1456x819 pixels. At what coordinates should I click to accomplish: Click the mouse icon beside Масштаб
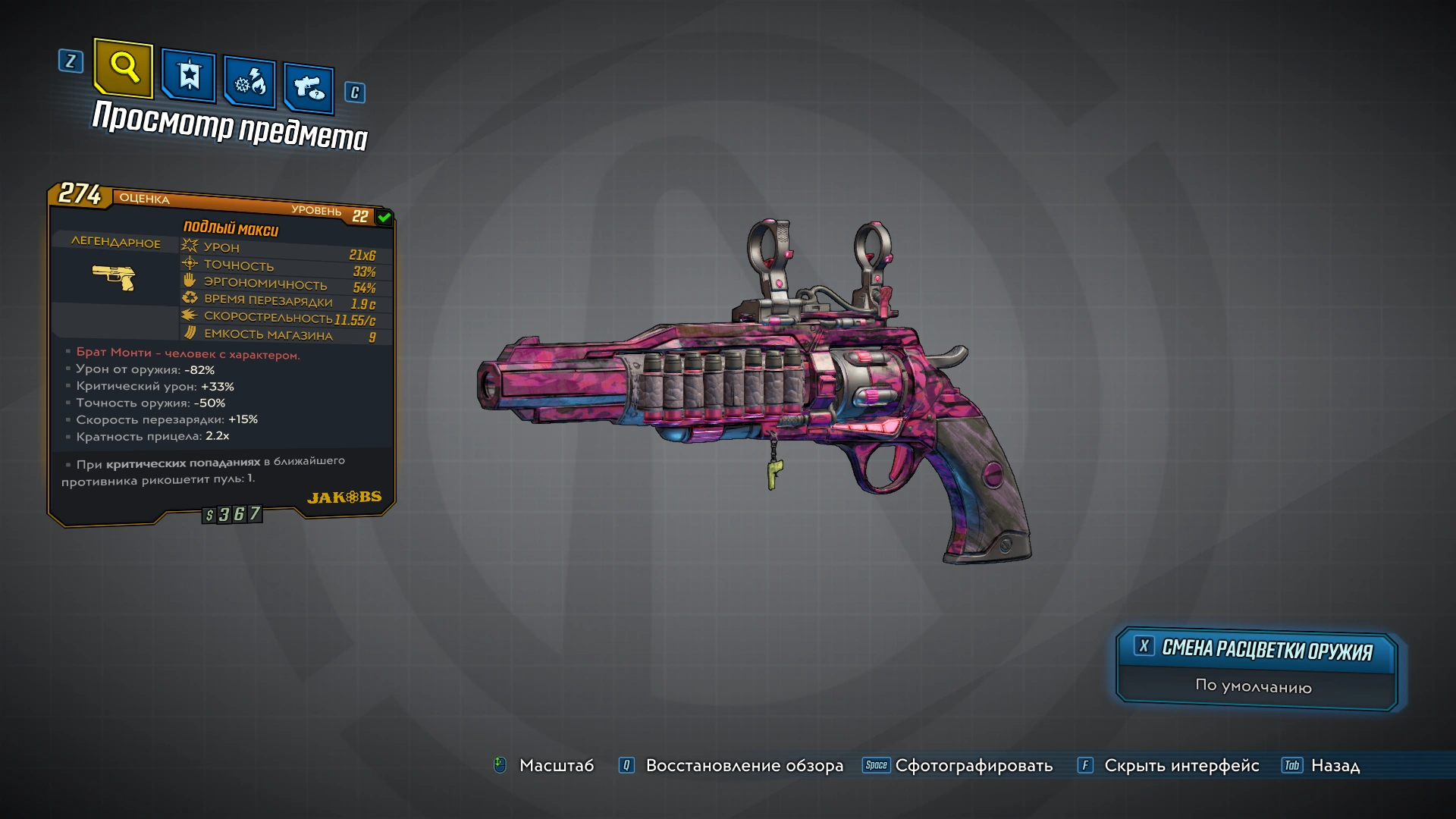click(499, 766)
